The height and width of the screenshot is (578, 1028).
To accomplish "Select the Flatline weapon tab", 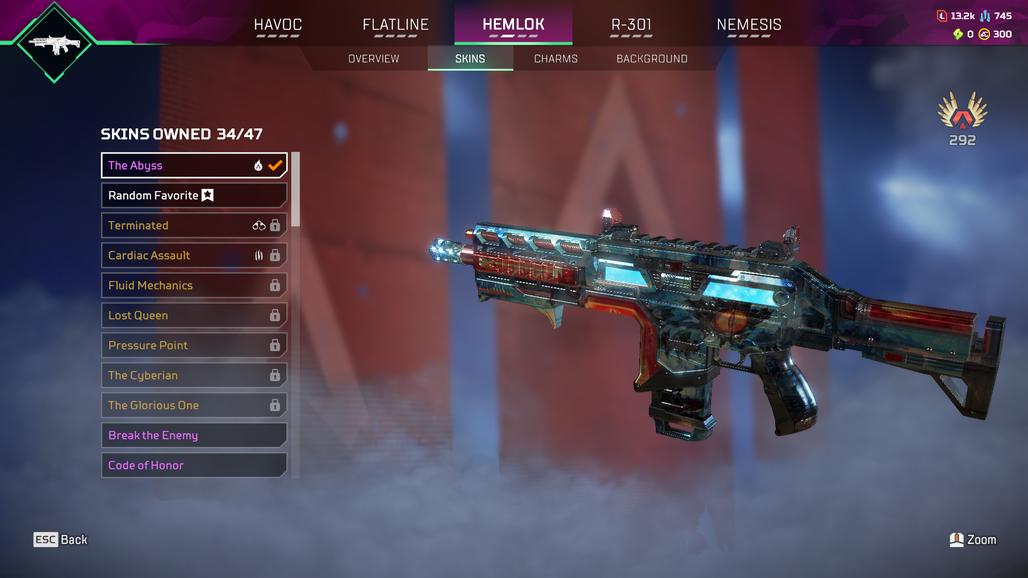I will [x=395, y=25].
